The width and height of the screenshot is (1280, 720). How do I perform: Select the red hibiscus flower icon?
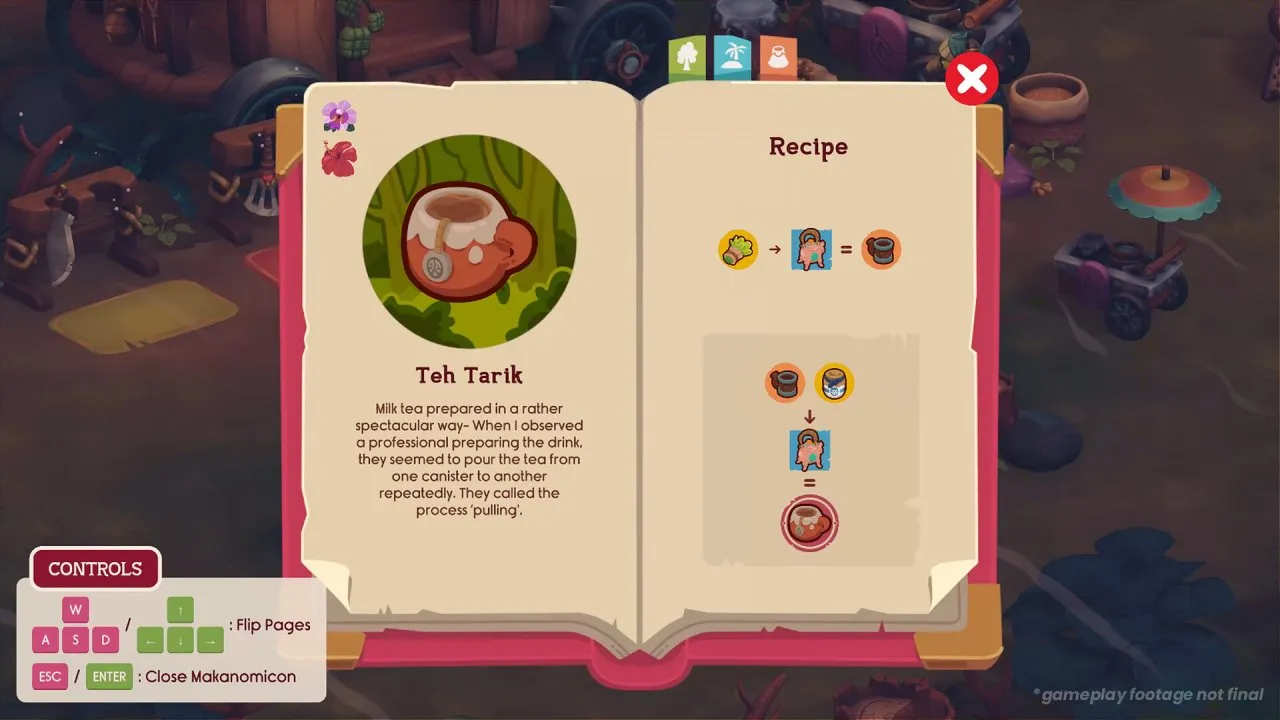(339, 158)
